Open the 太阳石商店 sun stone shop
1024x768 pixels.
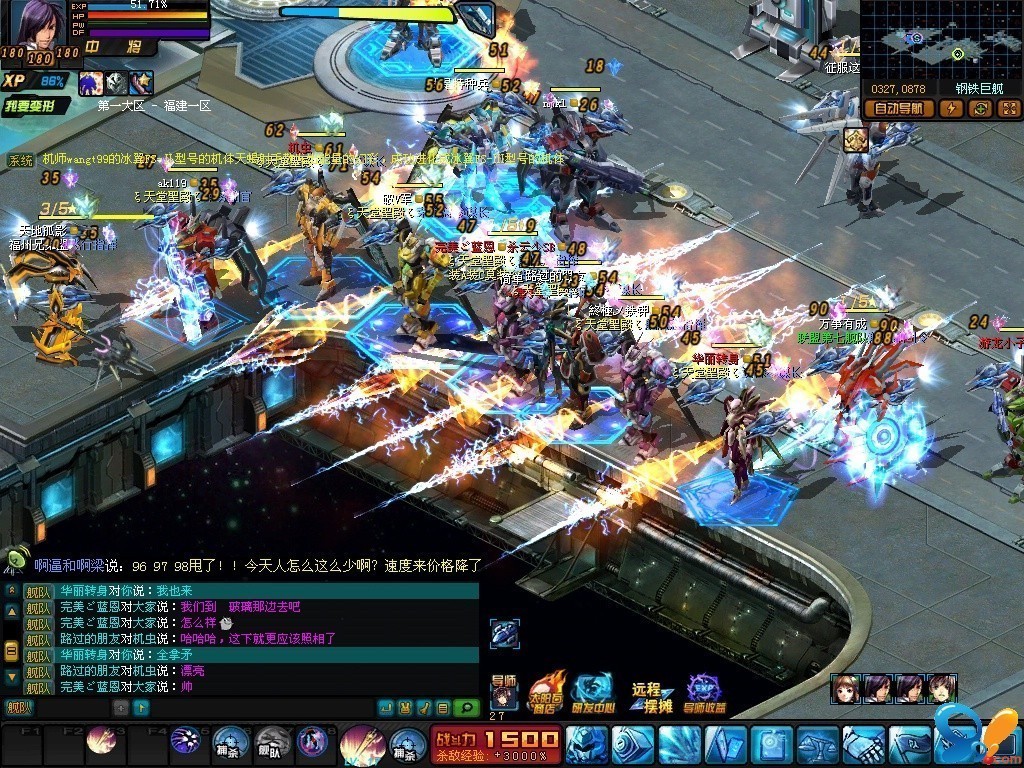click(545, 692)
